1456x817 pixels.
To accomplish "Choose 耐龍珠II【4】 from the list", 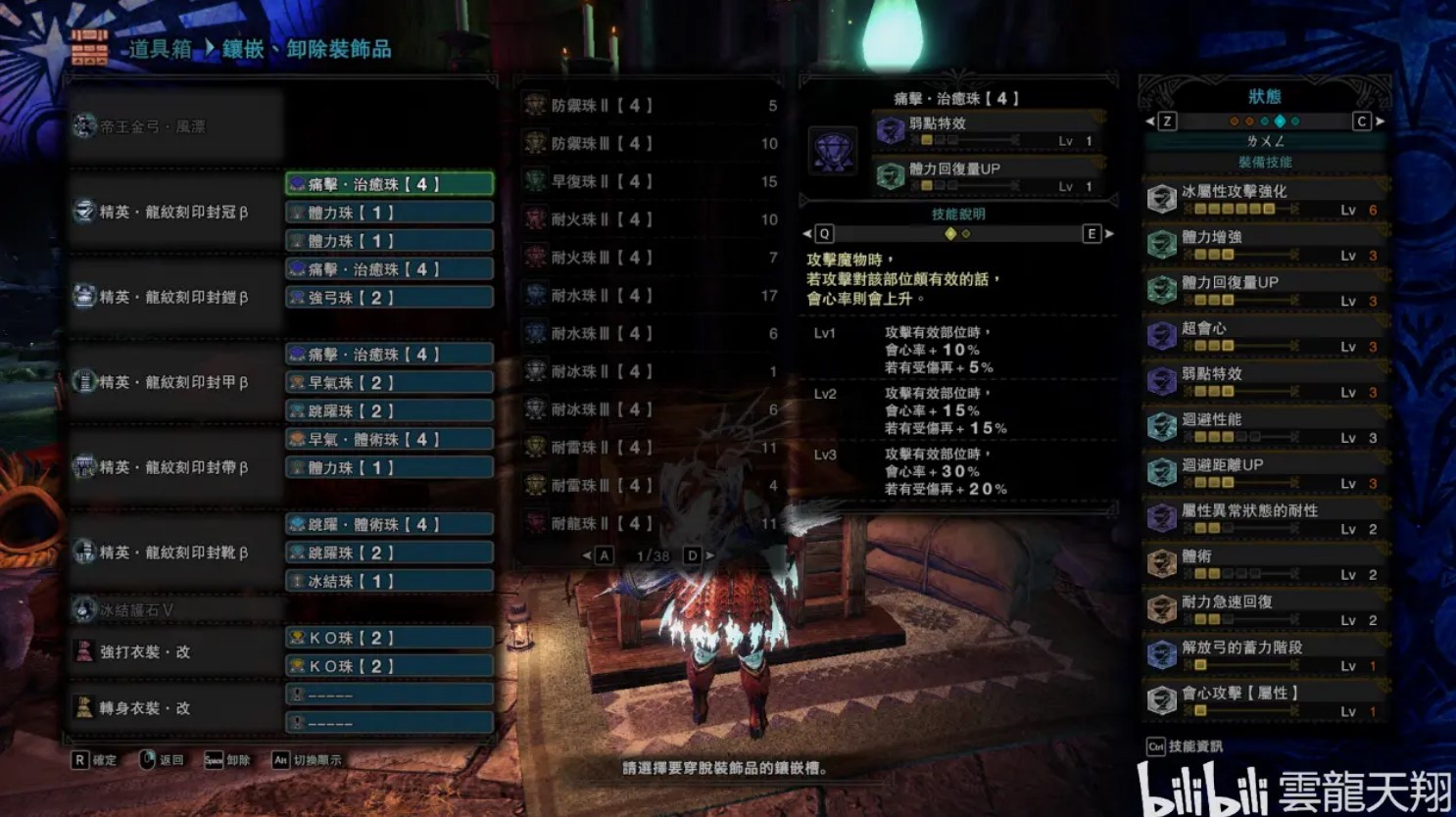I will click(x=651, y=524).
